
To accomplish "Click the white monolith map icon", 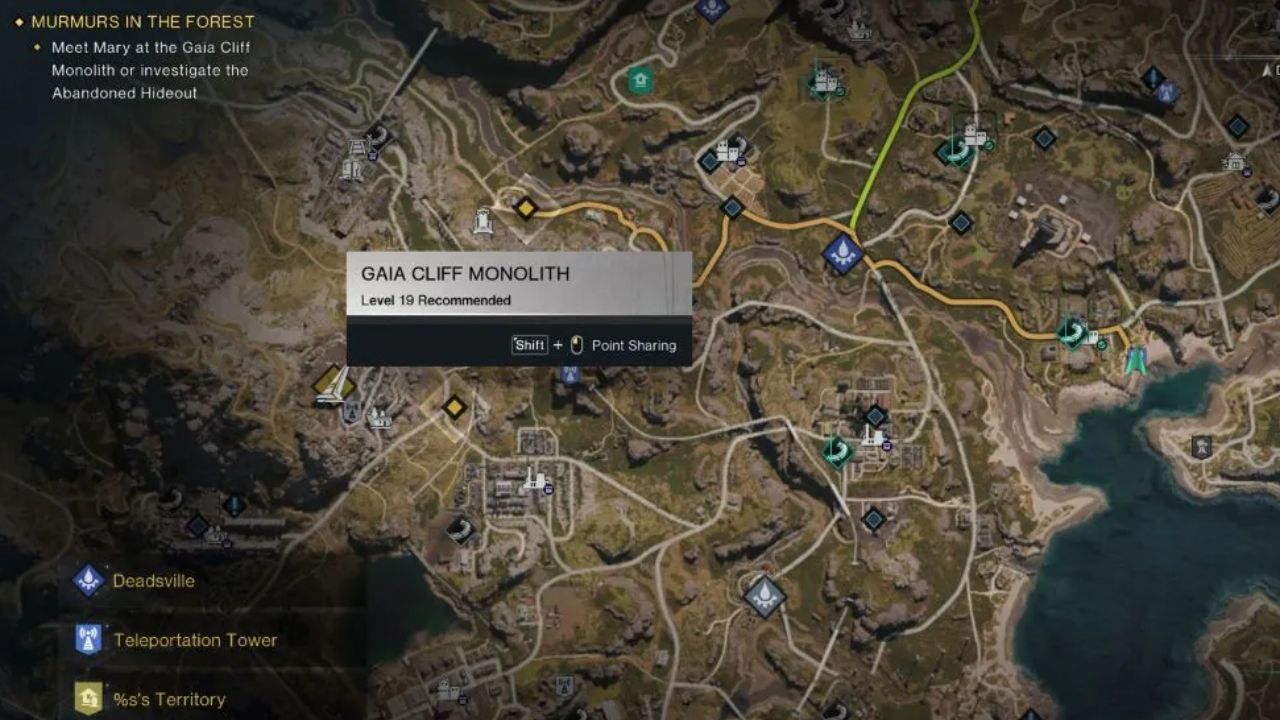I will pyautogui.click(x=484, y=219).
